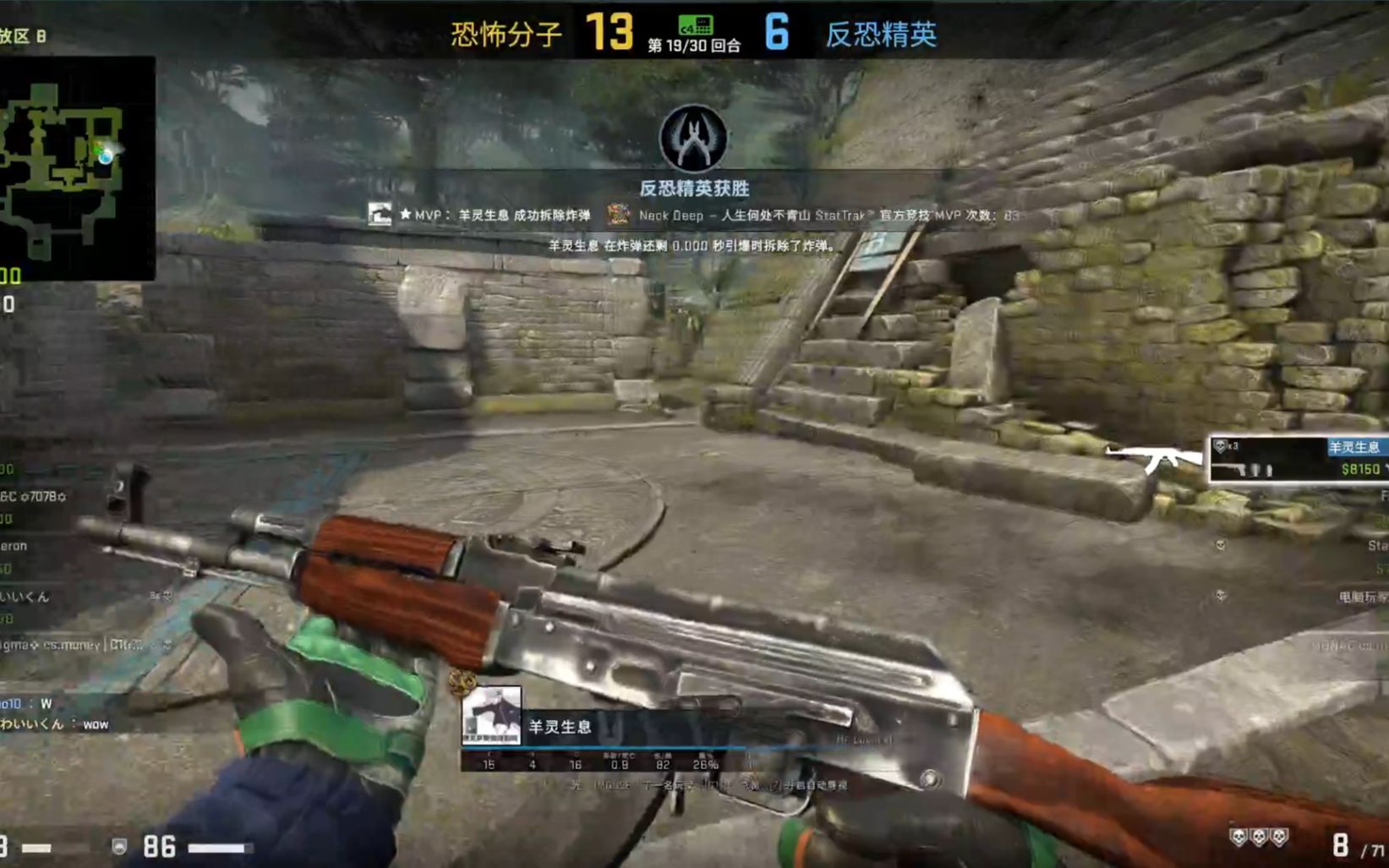
Task: Expand the kill feed entry for 羊灵生息
Action: [1357, 448]
